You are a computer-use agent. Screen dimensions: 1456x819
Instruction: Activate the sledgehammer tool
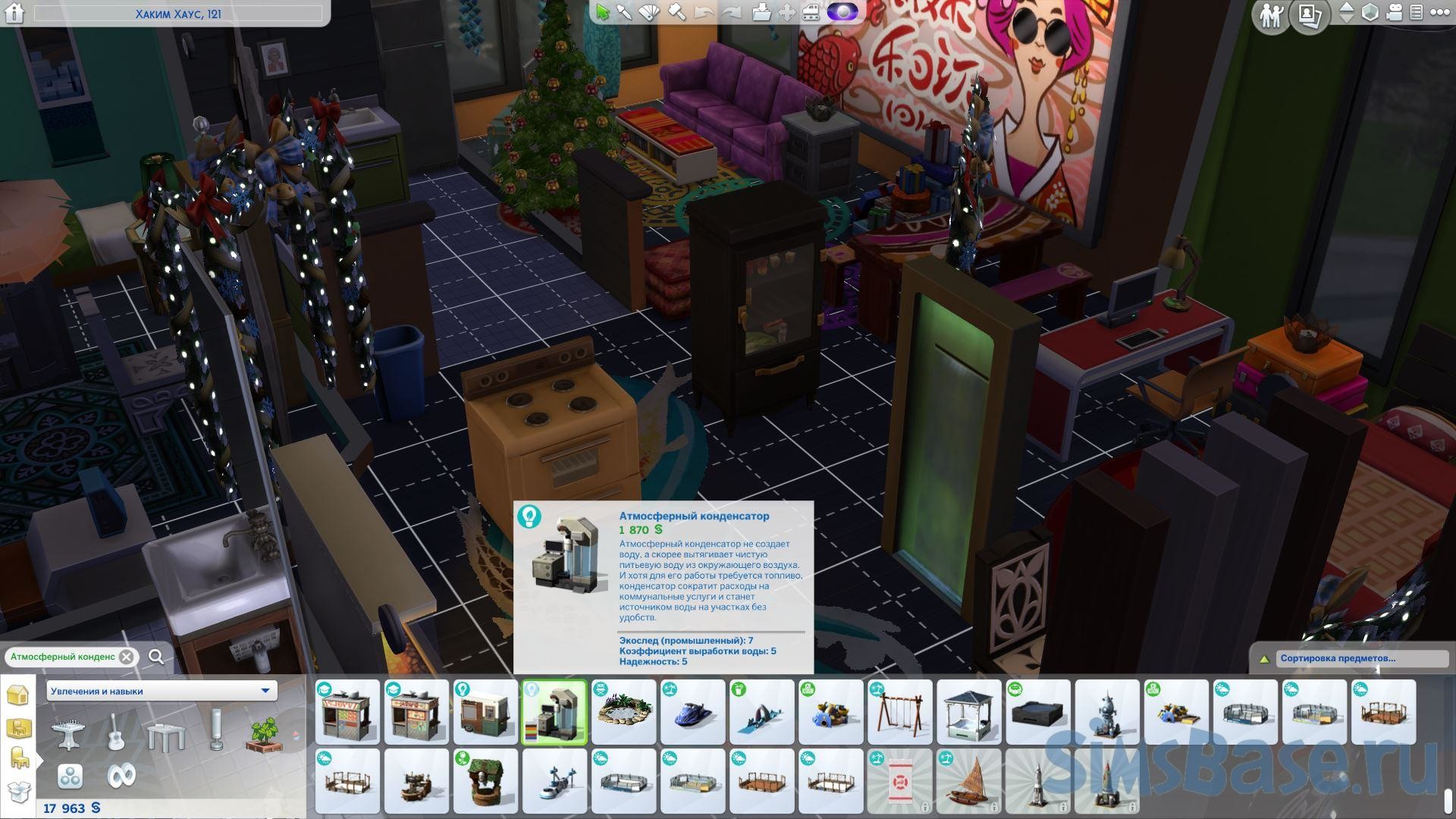click(x=676, y=12)
